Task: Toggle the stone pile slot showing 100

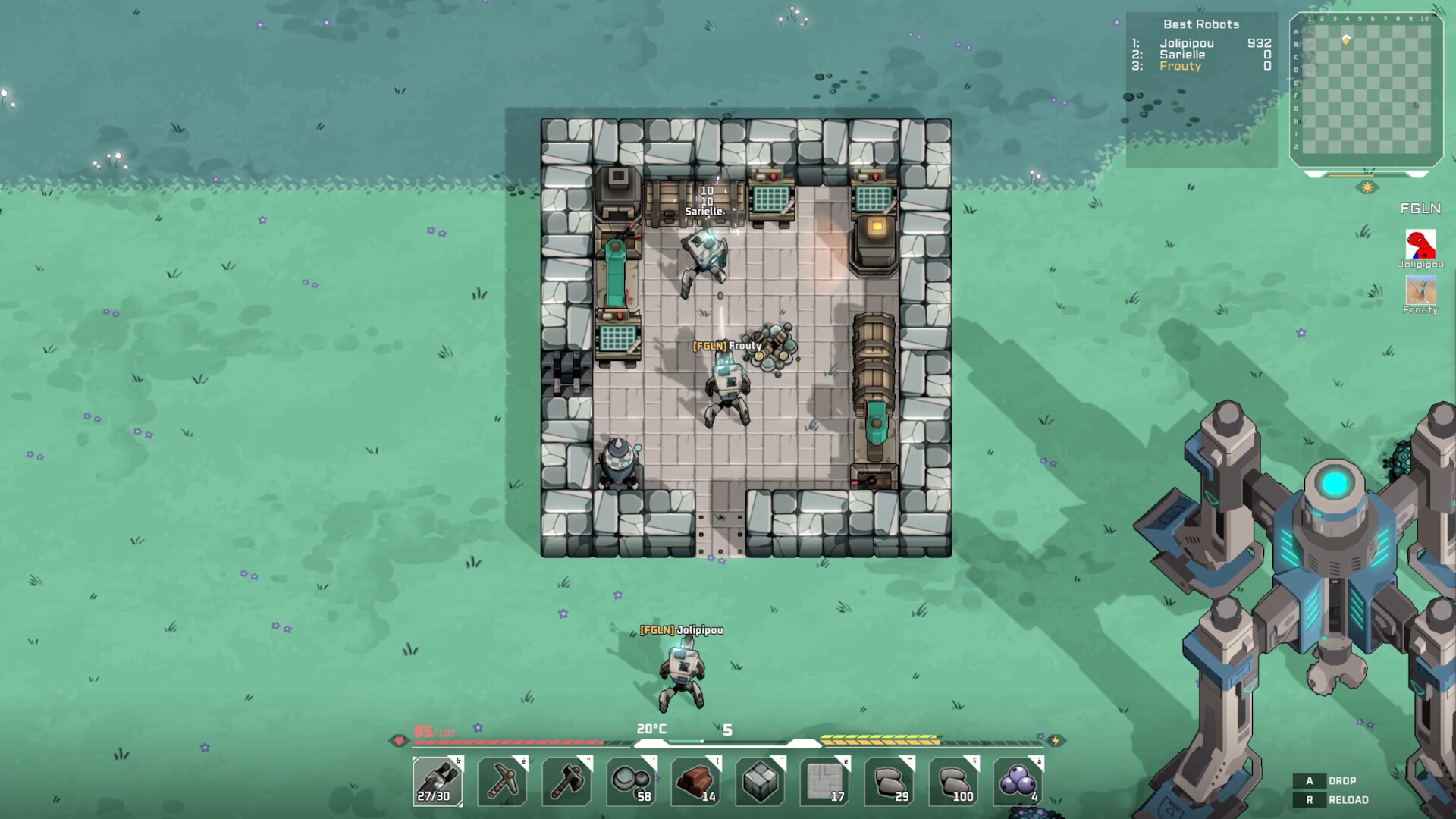Action: (x=953, y=781)
